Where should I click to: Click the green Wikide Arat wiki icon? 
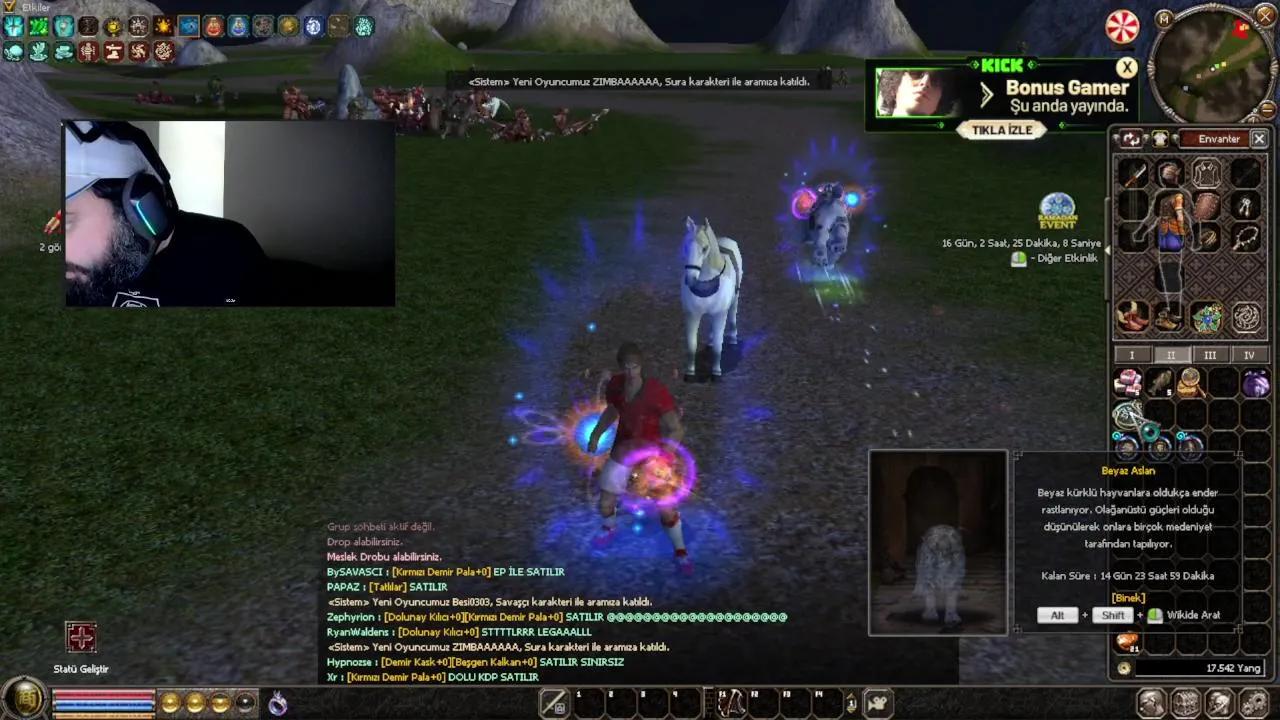tap(1155, 615)
